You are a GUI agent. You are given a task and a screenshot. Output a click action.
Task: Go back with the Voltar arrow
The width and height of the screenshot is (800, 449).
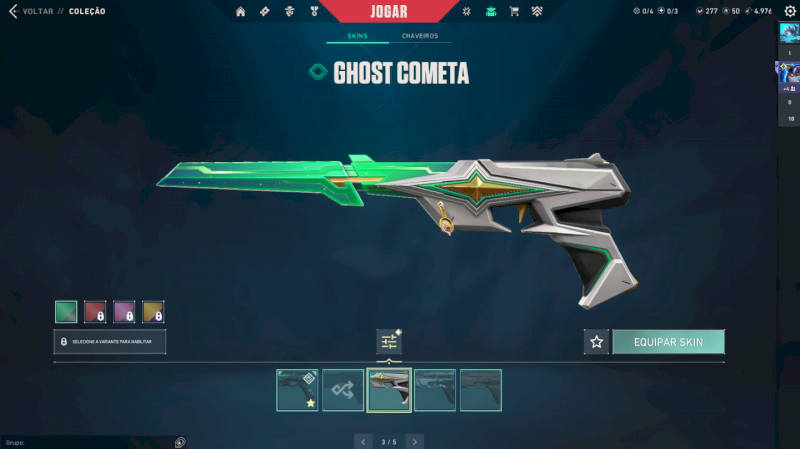pos(13,12)
